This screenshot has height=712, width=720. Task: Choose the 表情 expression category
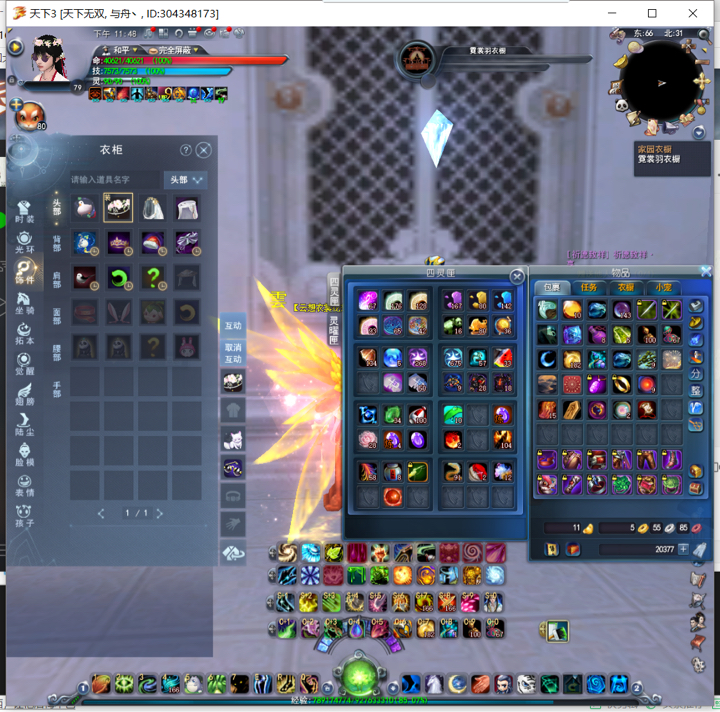(24, 485)
